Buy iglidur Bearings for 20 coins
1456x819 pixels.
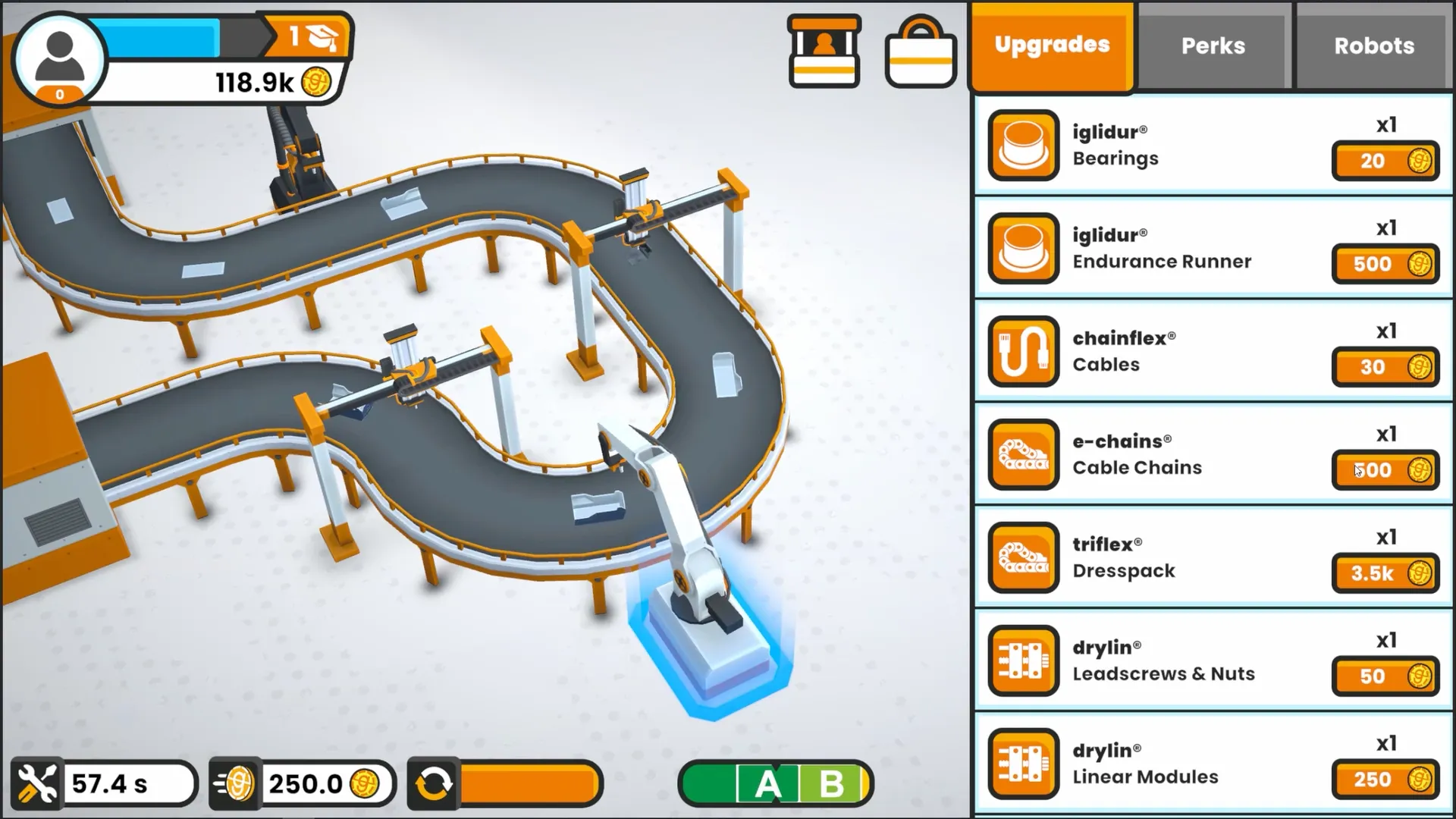pos(1385,161)
